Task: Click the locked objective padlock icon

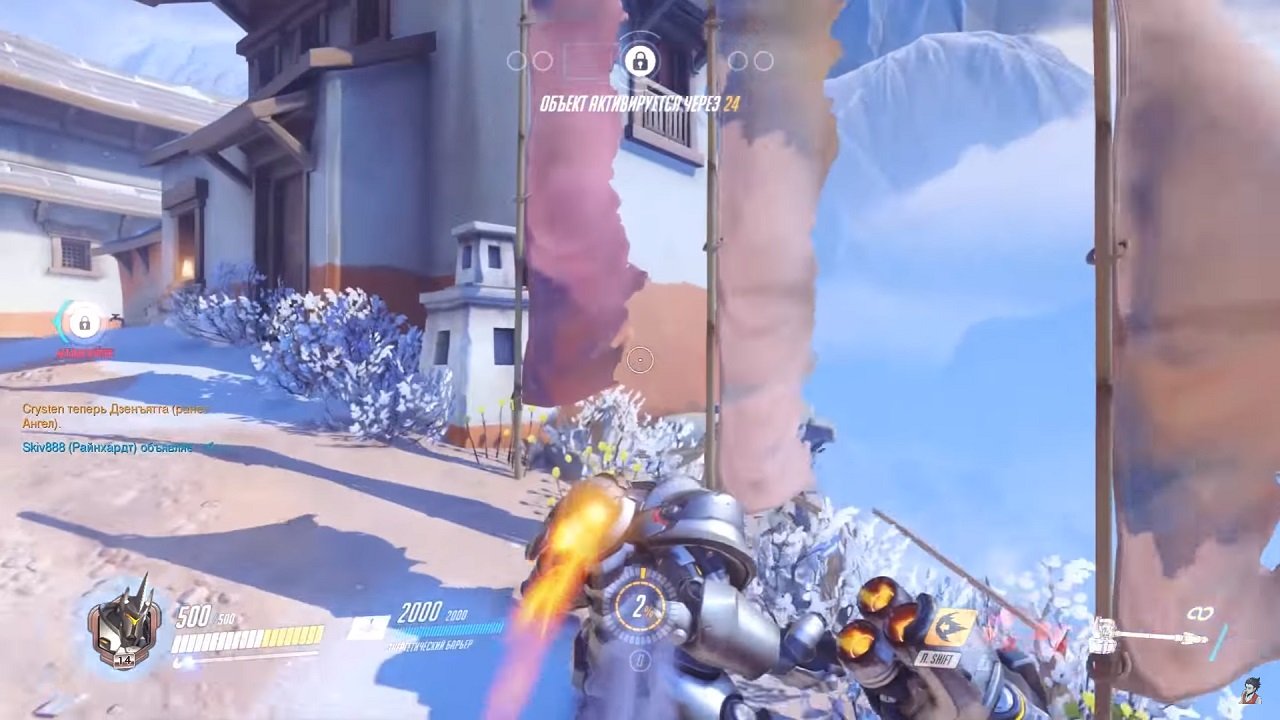Action: (x=638, y=63)
